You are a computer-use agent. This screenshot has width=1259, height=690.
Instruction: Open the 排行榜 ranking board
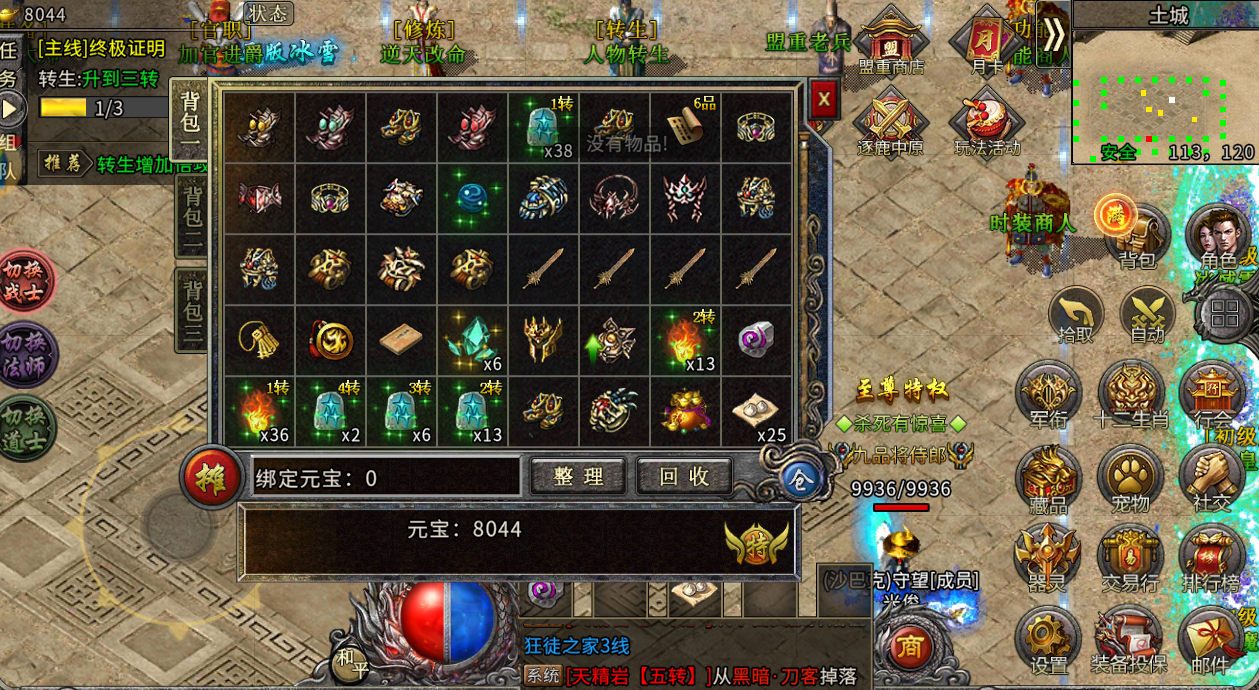[x=1211, y=557]
